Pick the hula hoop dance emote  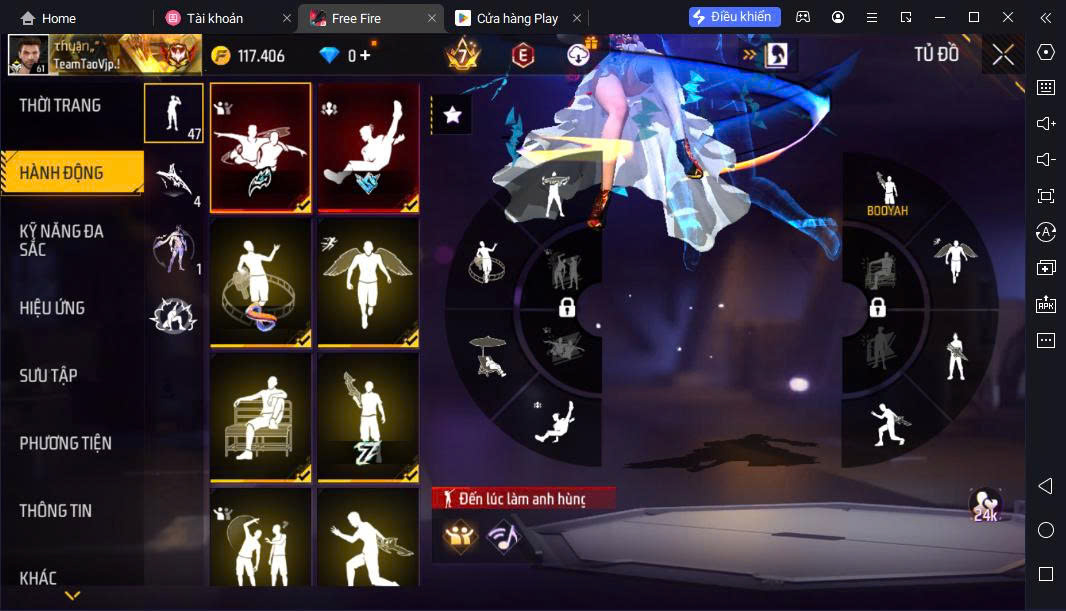point(260,282)
